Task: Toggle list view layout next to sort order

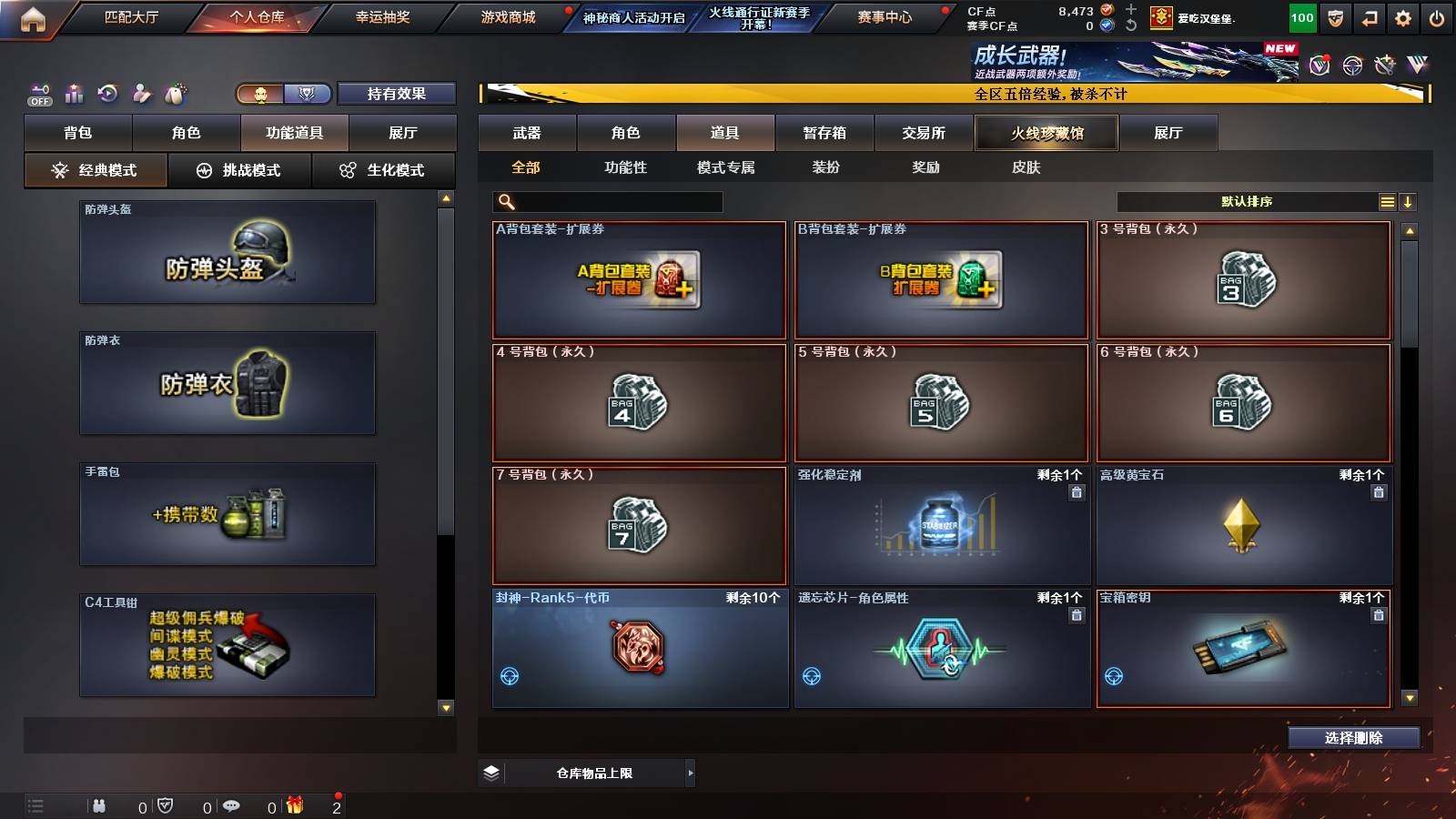Action: [x=1387, y=201]
